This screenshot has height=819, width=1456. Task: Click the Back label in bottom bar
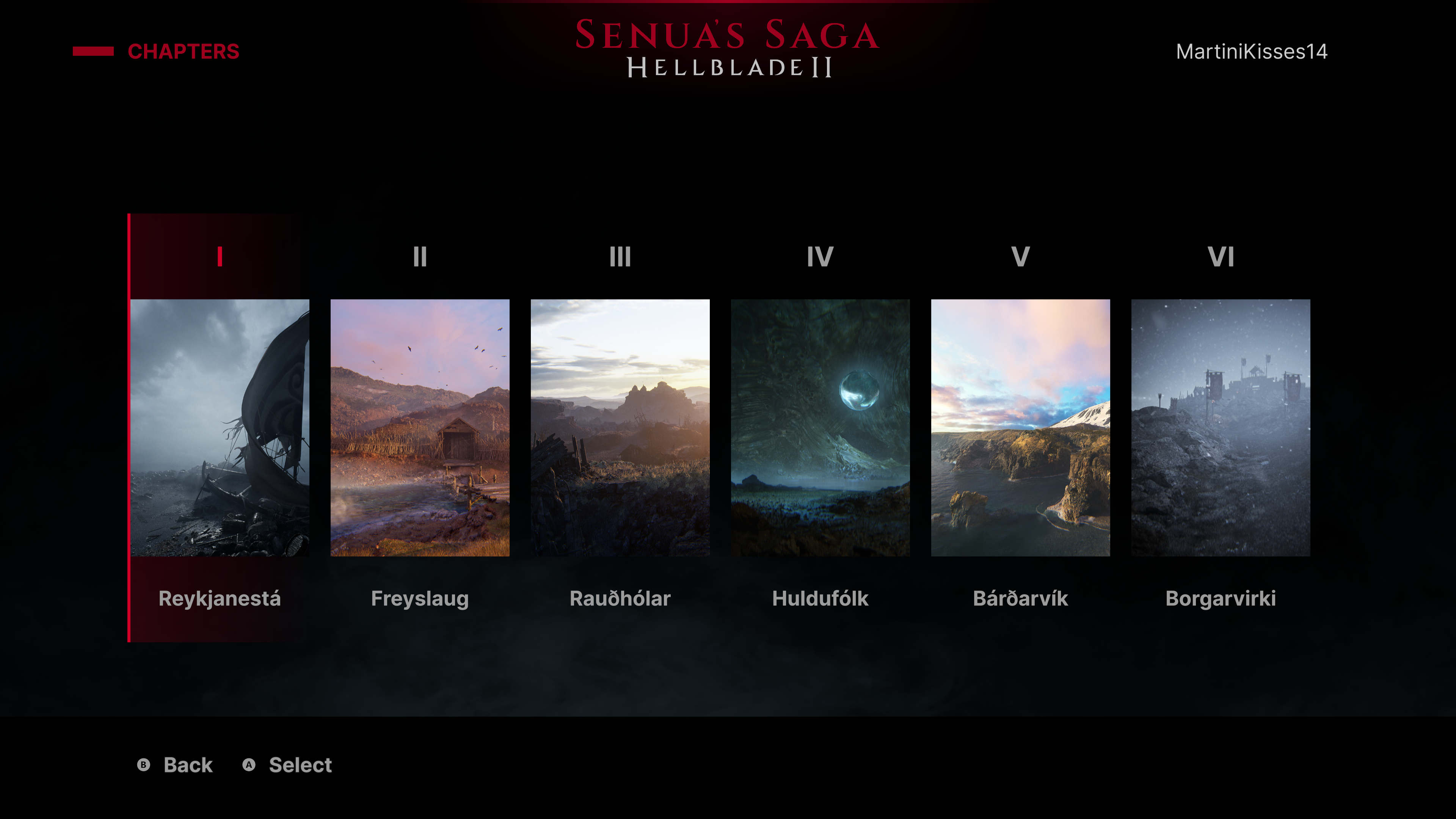pyautogui.click(x=187, y=765)
